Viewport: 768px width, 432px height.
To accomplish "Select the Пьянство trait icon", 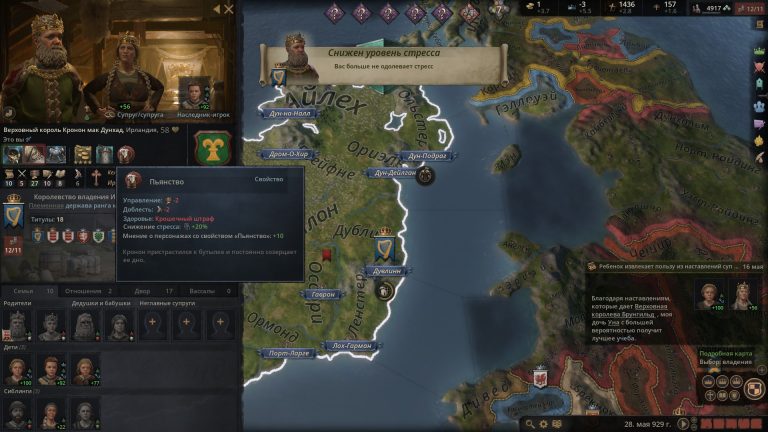I will click(126, 154).
